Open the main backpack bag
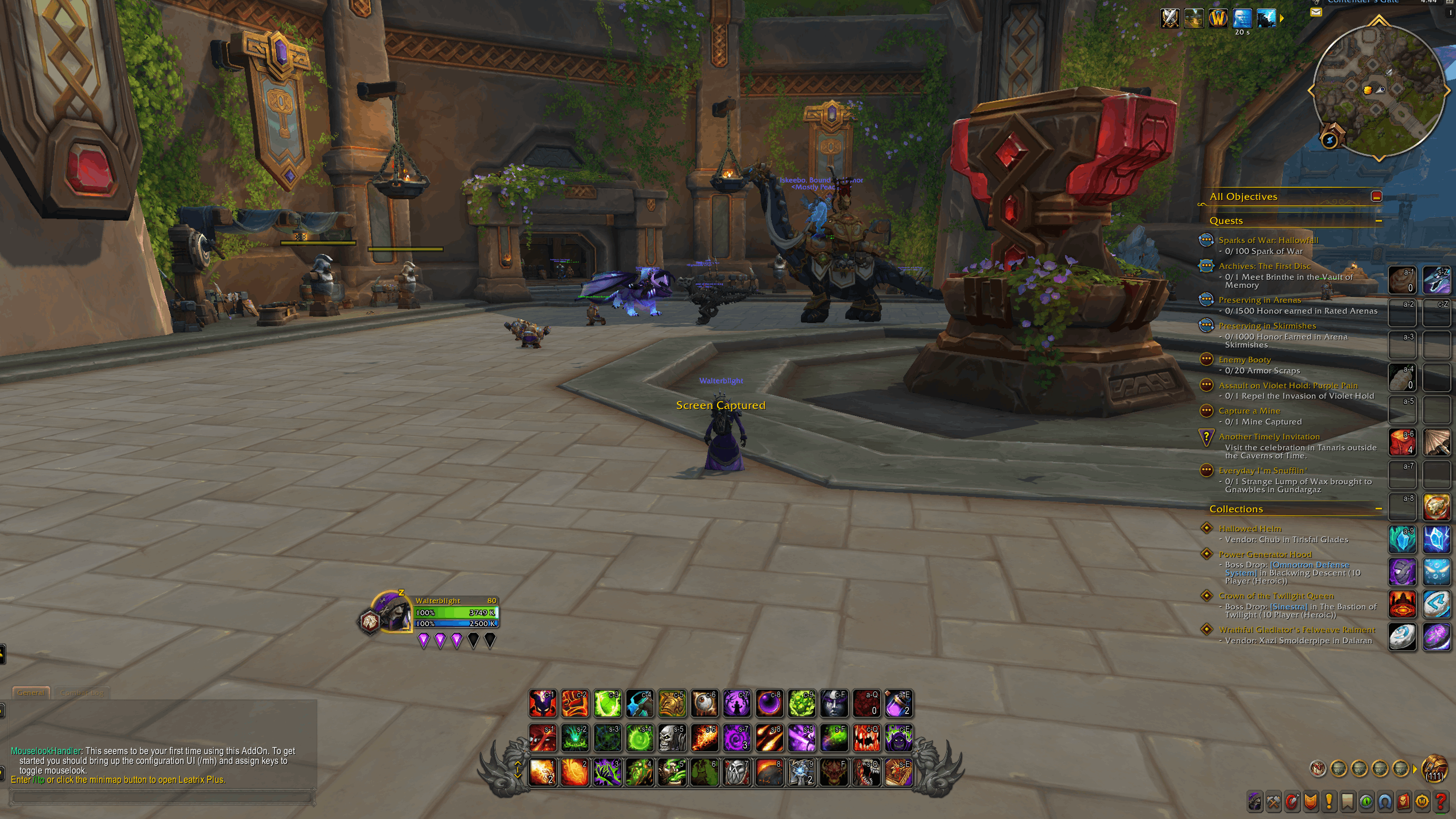Viewport: 1456px width, 819px height. coord(1435,768)
